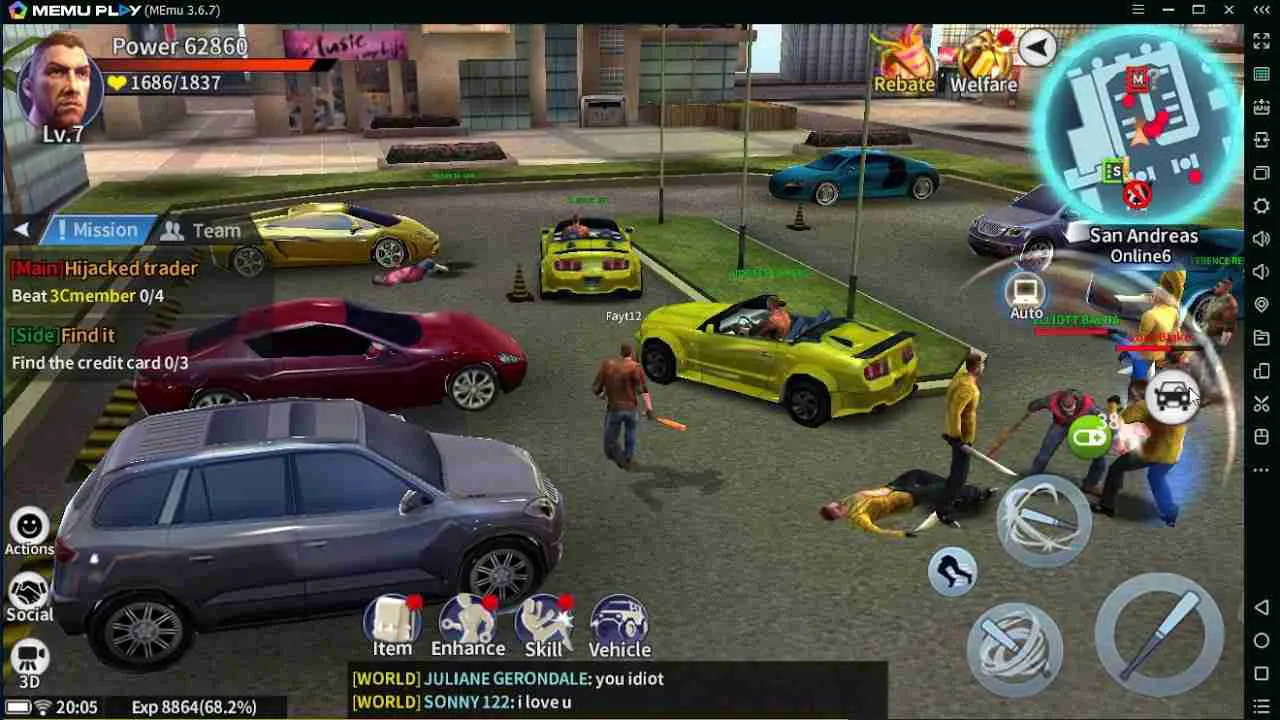The image size is (1280, 720).
Task: Open the Rebate rewards
Action: (903, 62)
